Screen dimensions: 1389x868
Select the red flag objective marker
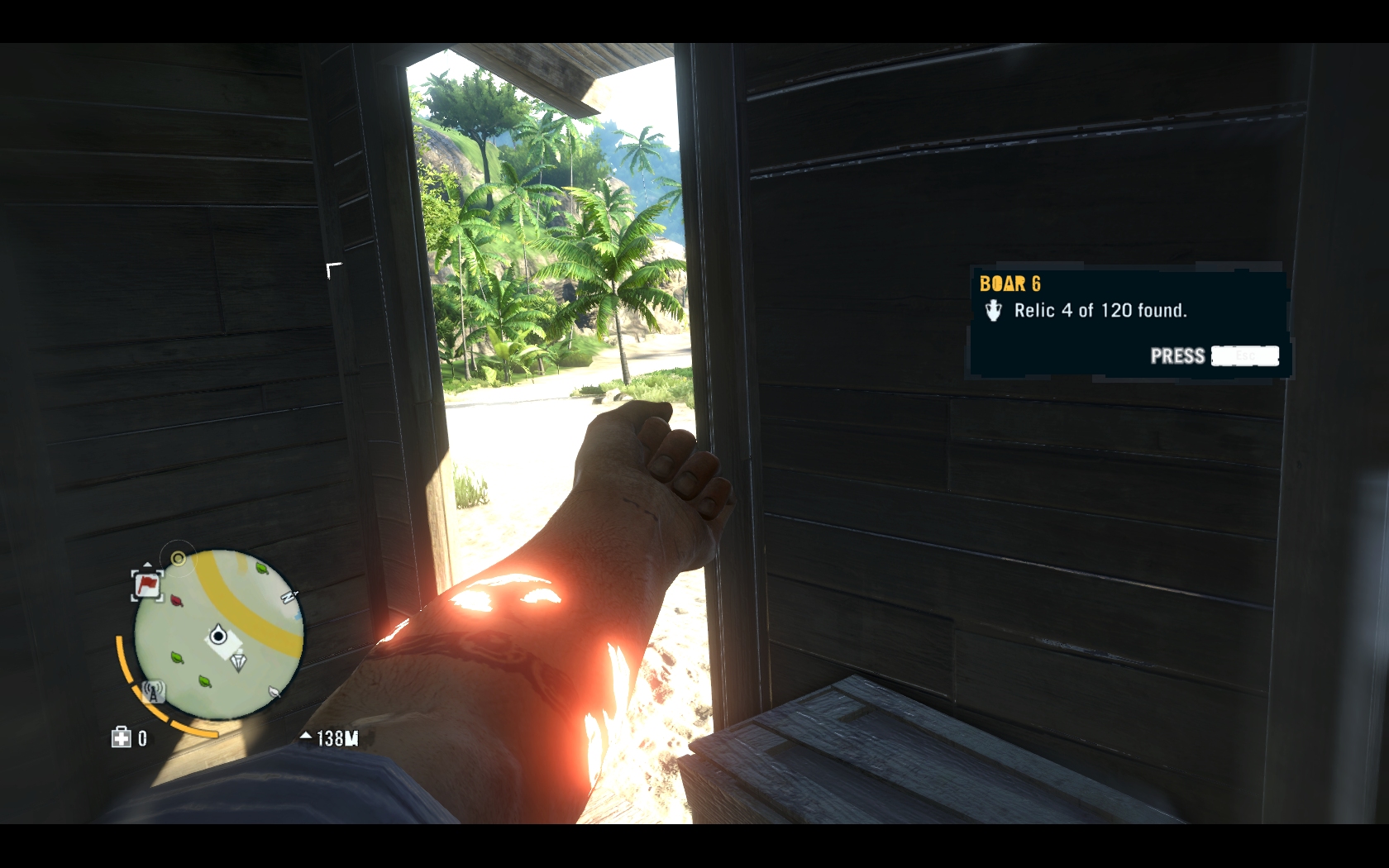(x=147, y=584)
